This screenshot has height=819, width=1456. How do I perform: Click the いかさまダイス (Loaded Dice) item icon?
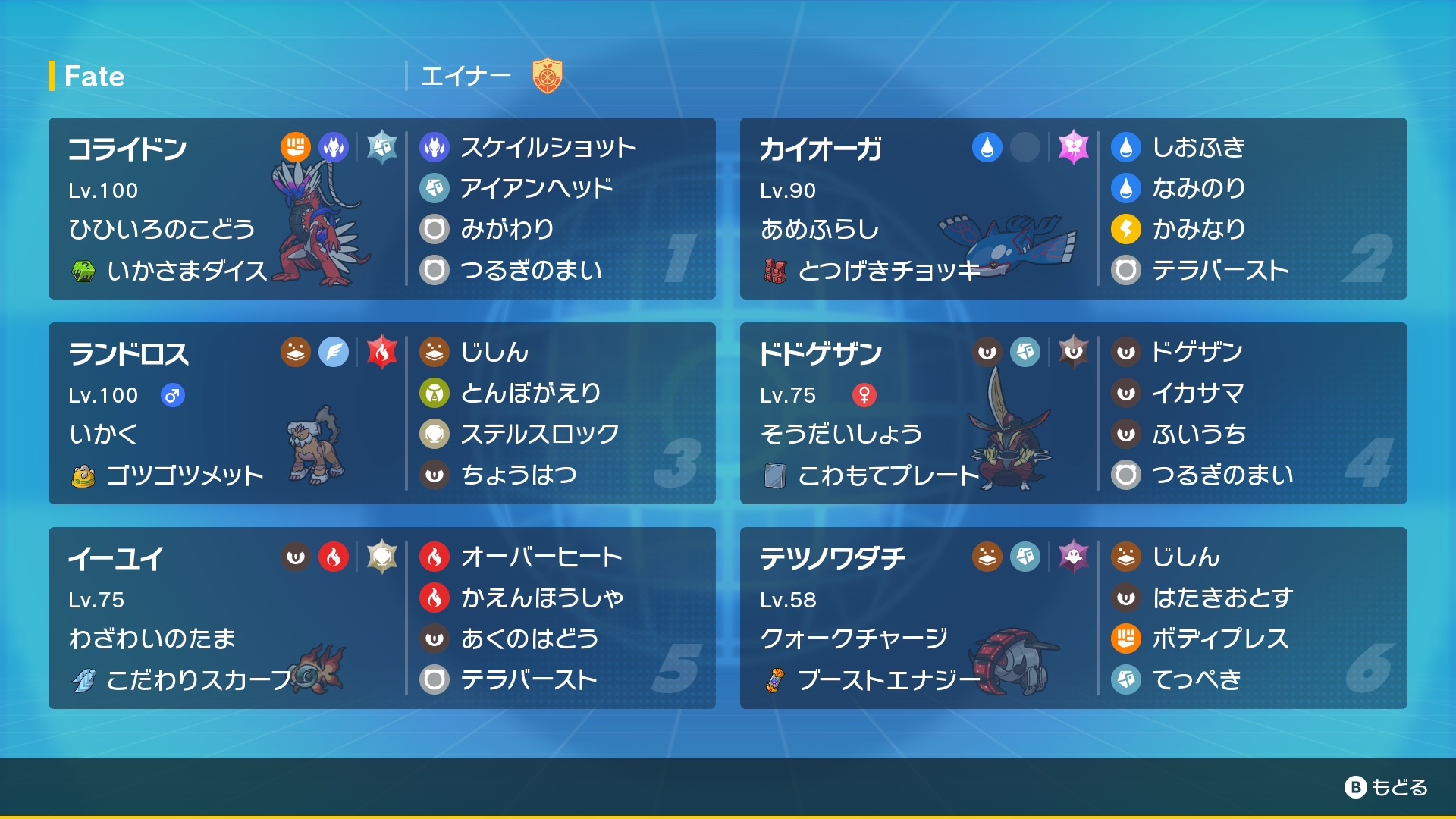tap(86, 269)
